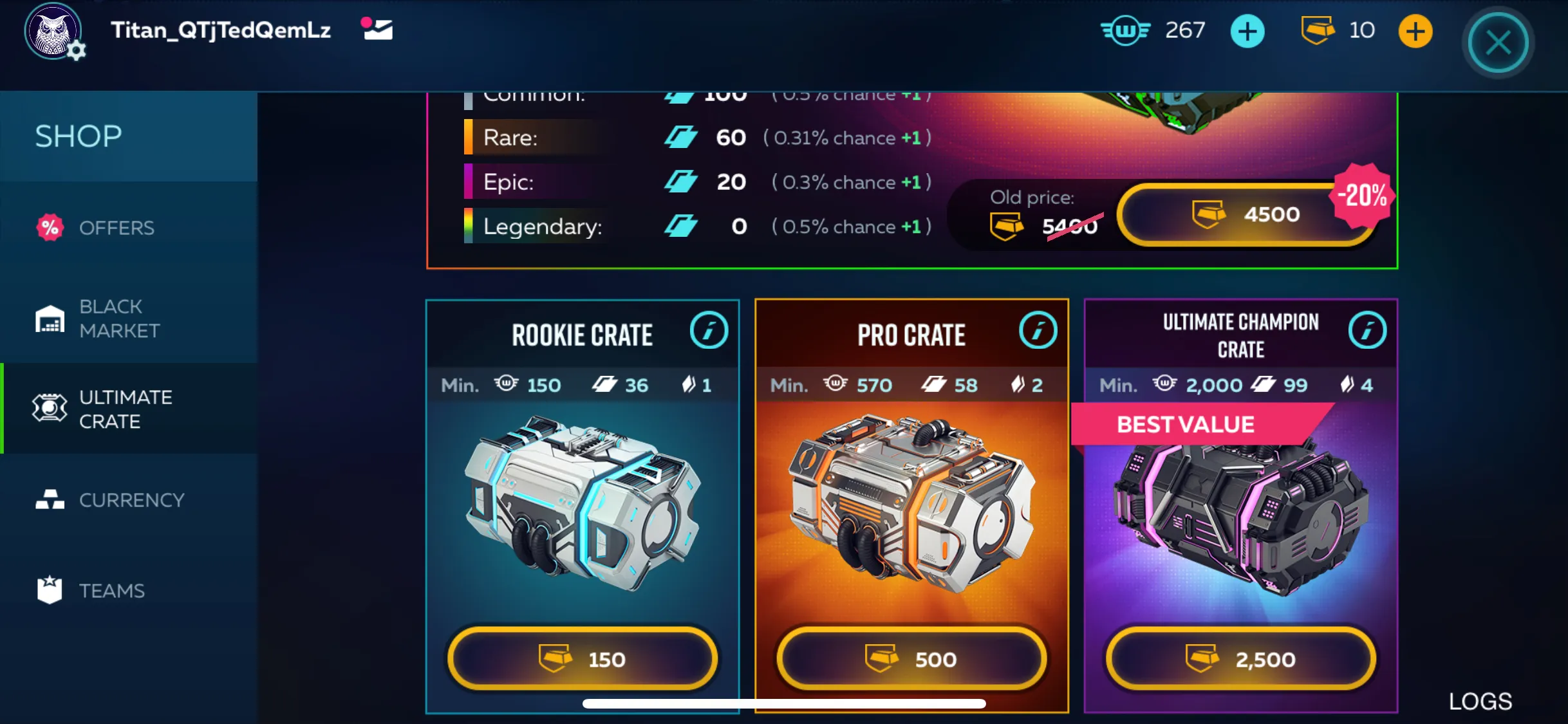Buy the Ultimate Champion Crate for 2,500

(1240, 659)
